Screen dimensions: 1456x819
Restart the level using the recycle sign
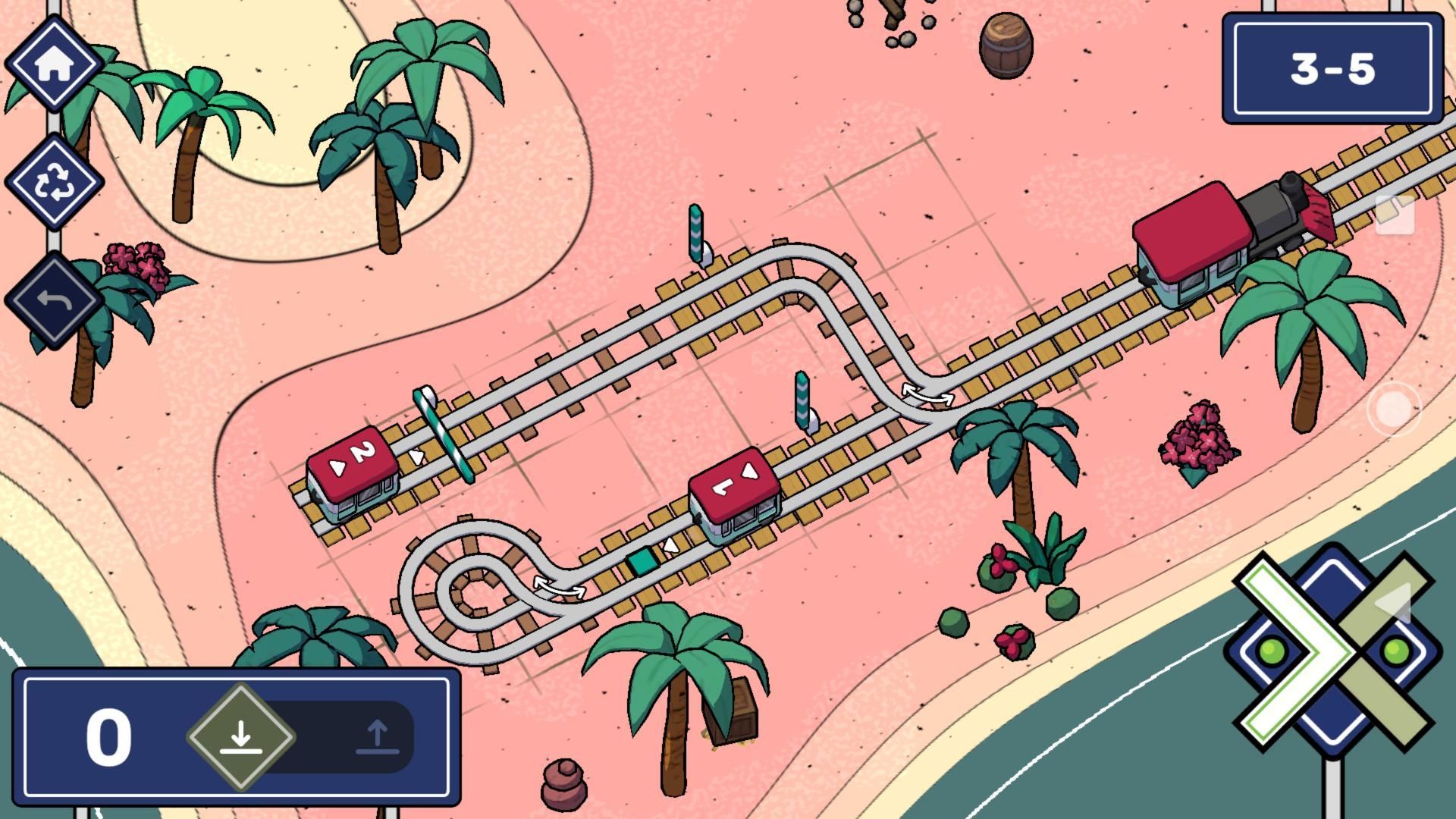55,182
